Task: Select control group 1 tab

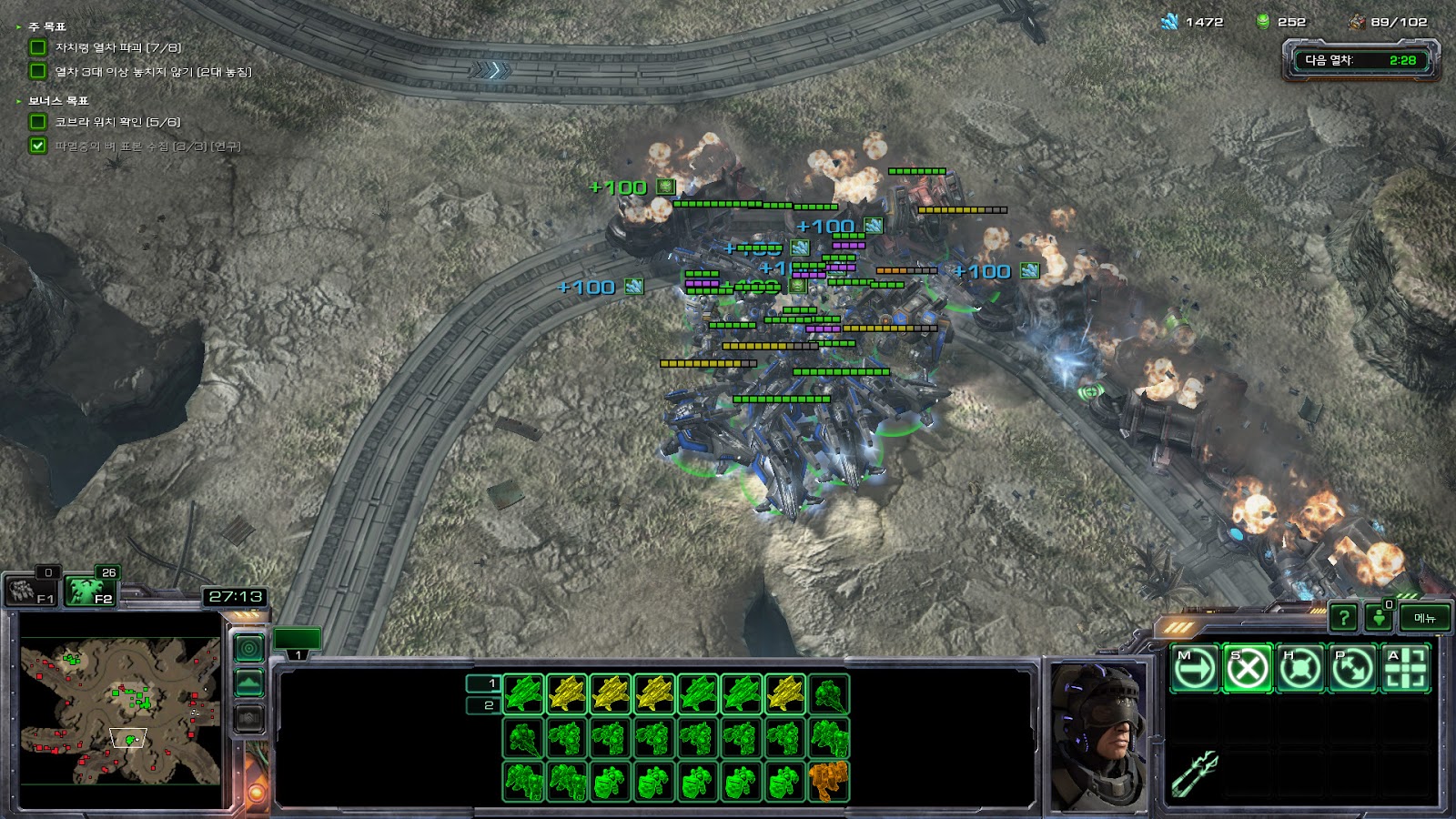Action: click(x=298, y=641)
